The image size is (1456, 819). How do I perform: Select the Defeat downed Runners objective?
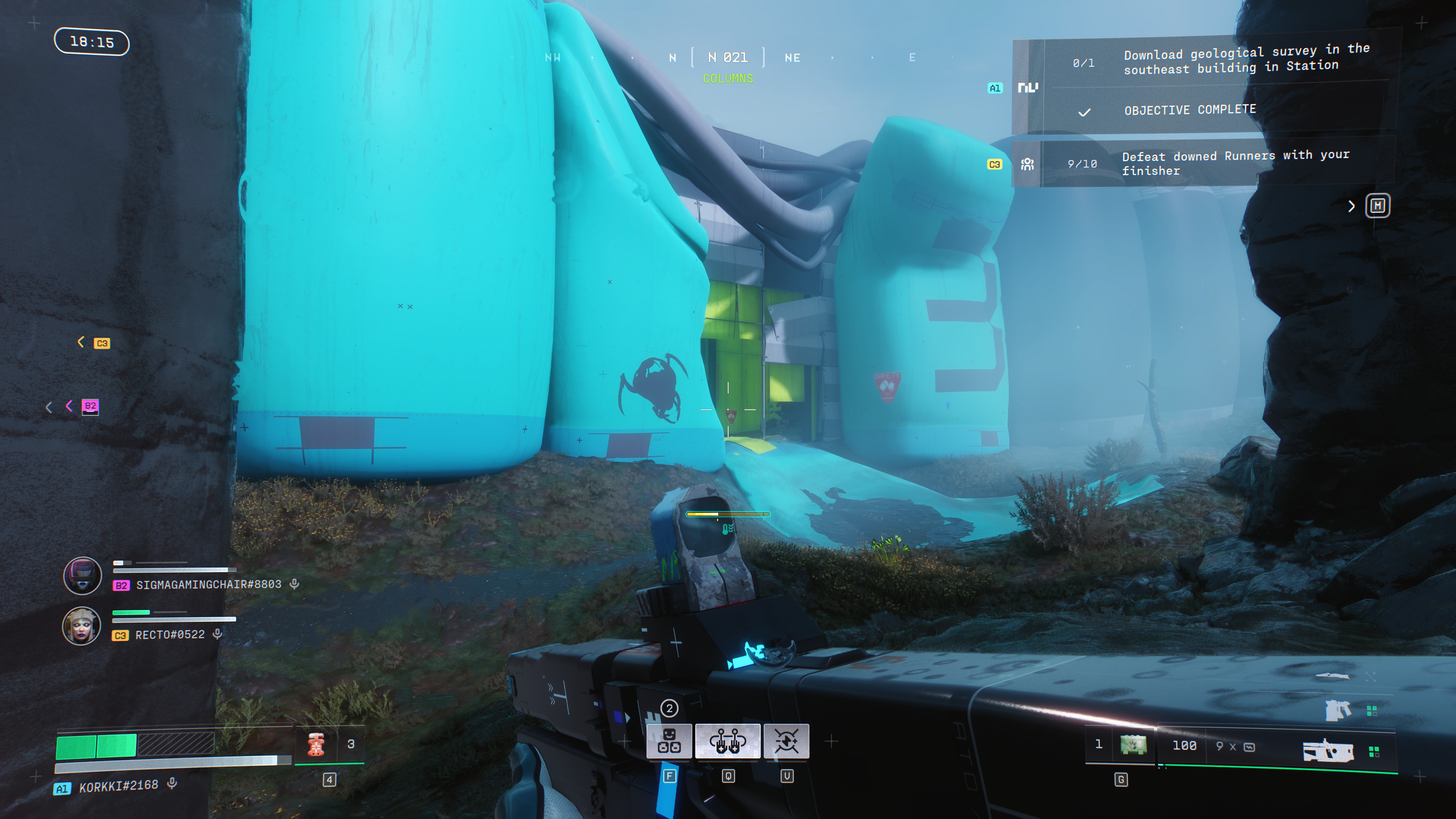point(1235,163)
